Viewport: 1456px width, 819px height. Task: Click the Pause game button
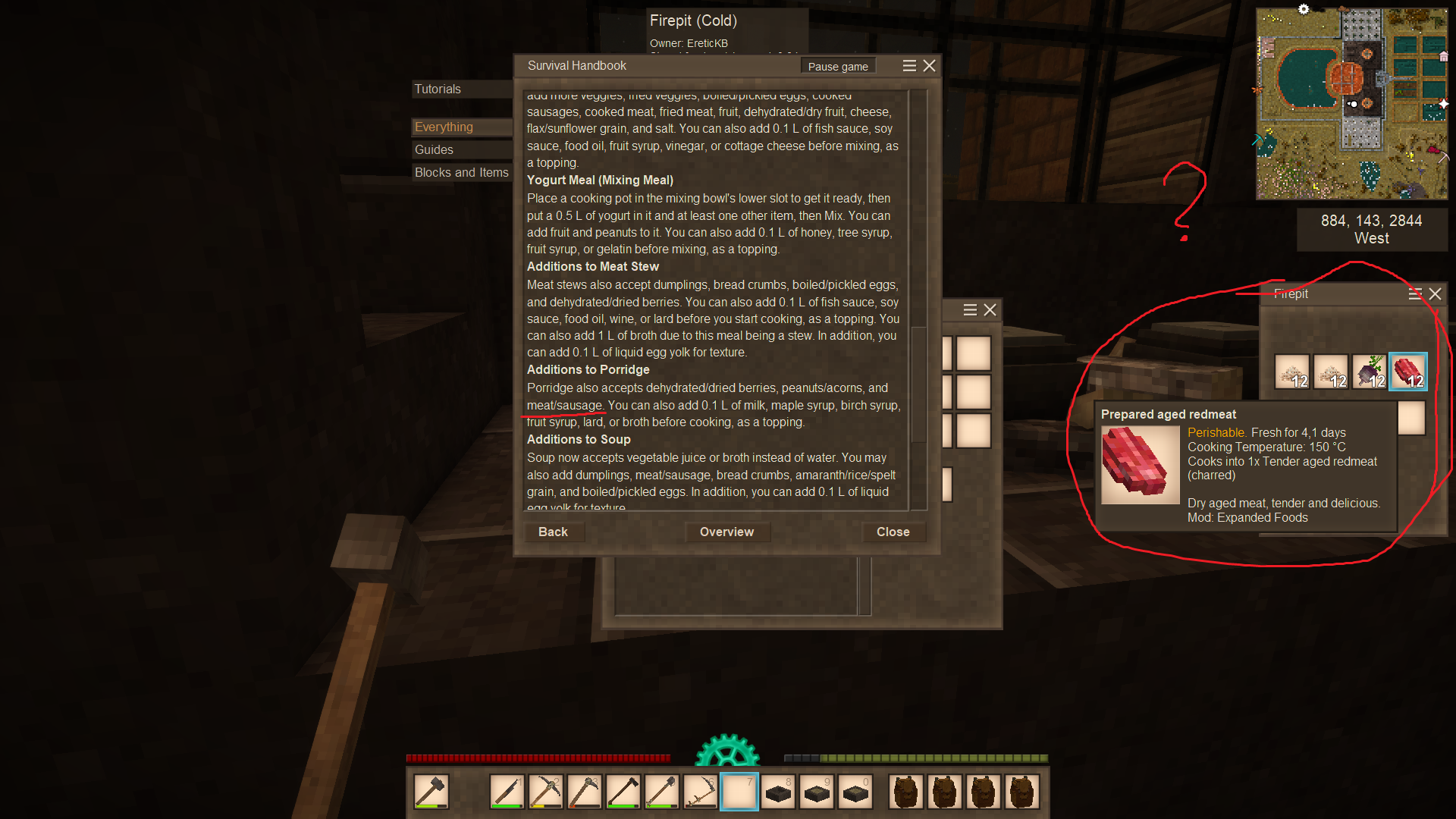(x=838, y=66)
